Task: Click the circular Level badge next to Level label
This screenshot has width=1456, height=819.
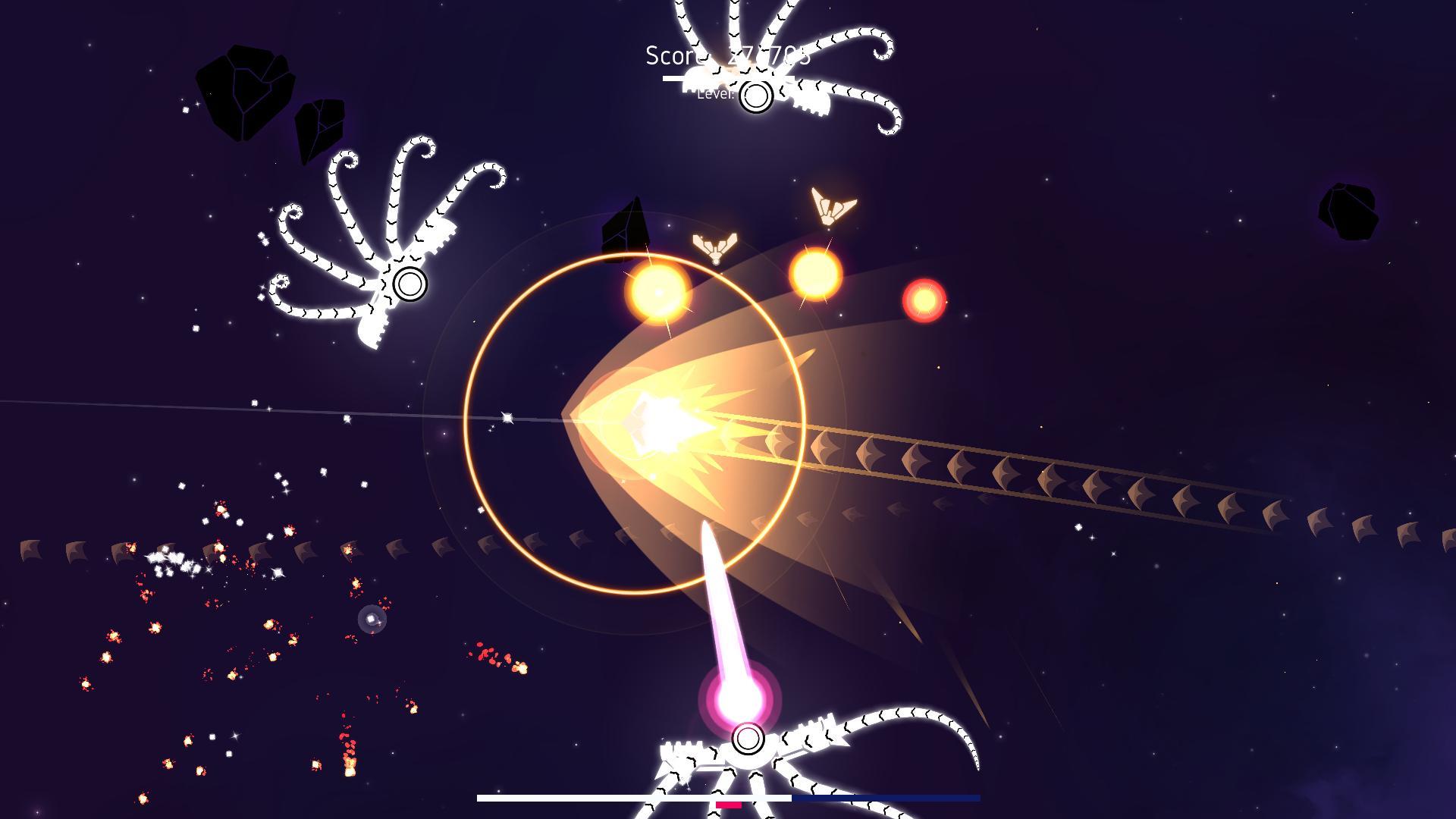Action: click(755, 97)
